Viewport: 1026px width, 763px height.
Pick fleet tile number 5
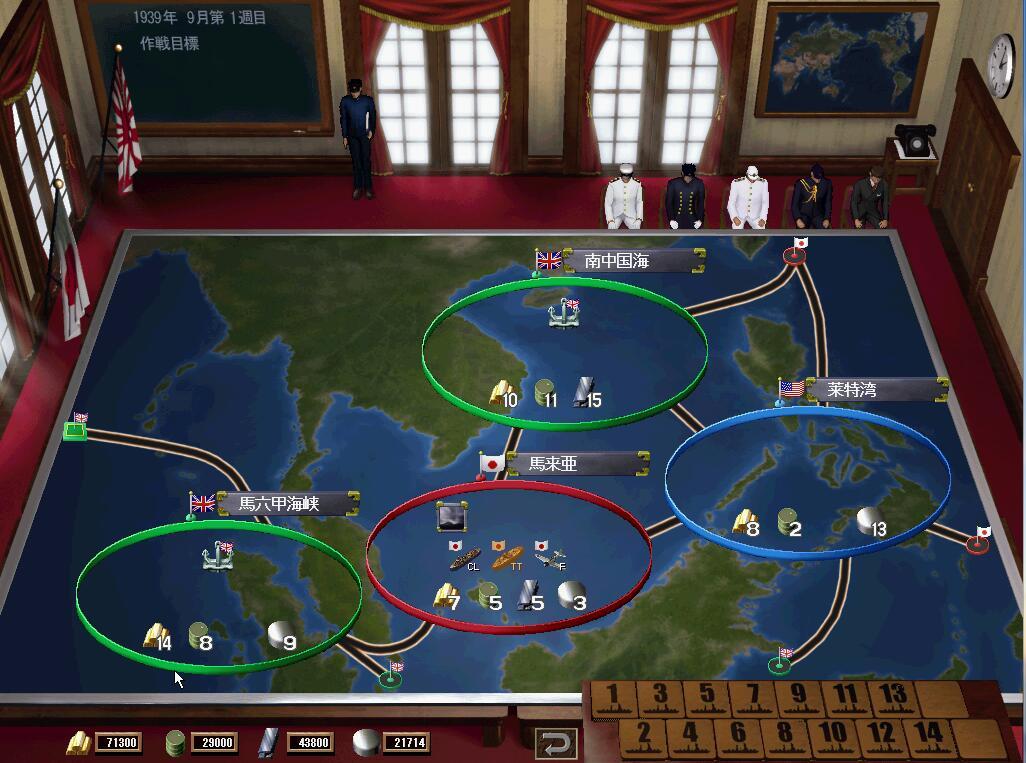click(707, 696)
